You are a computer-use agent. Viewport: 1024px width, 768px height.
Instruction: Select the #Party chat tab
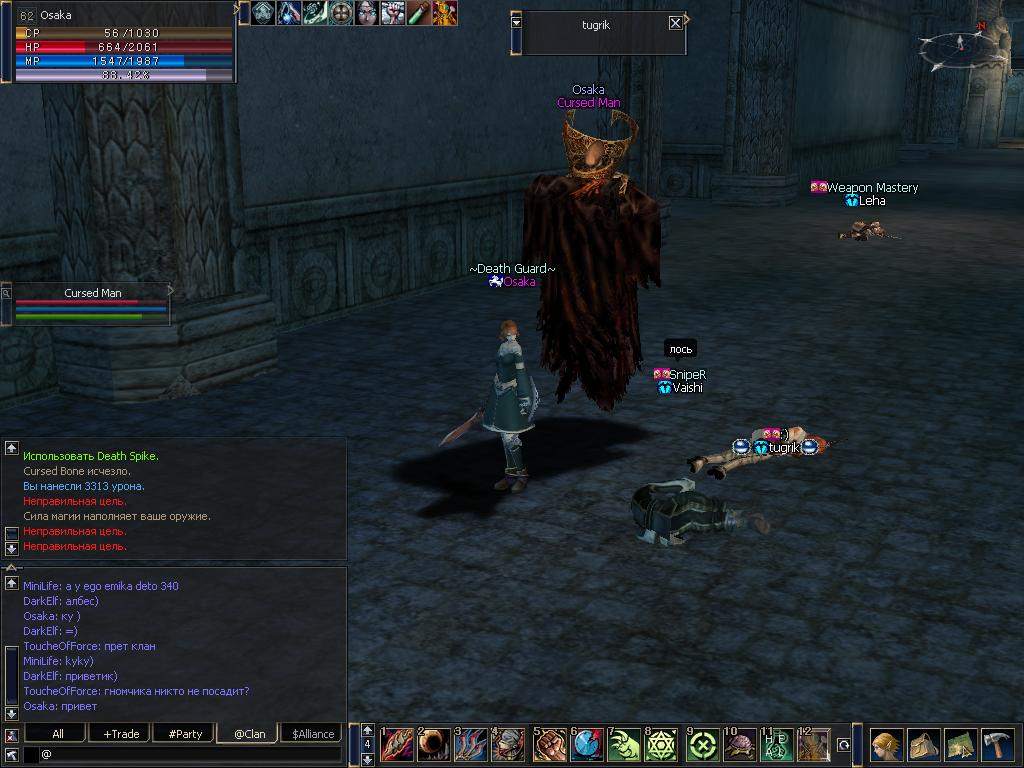click(185, 733)
